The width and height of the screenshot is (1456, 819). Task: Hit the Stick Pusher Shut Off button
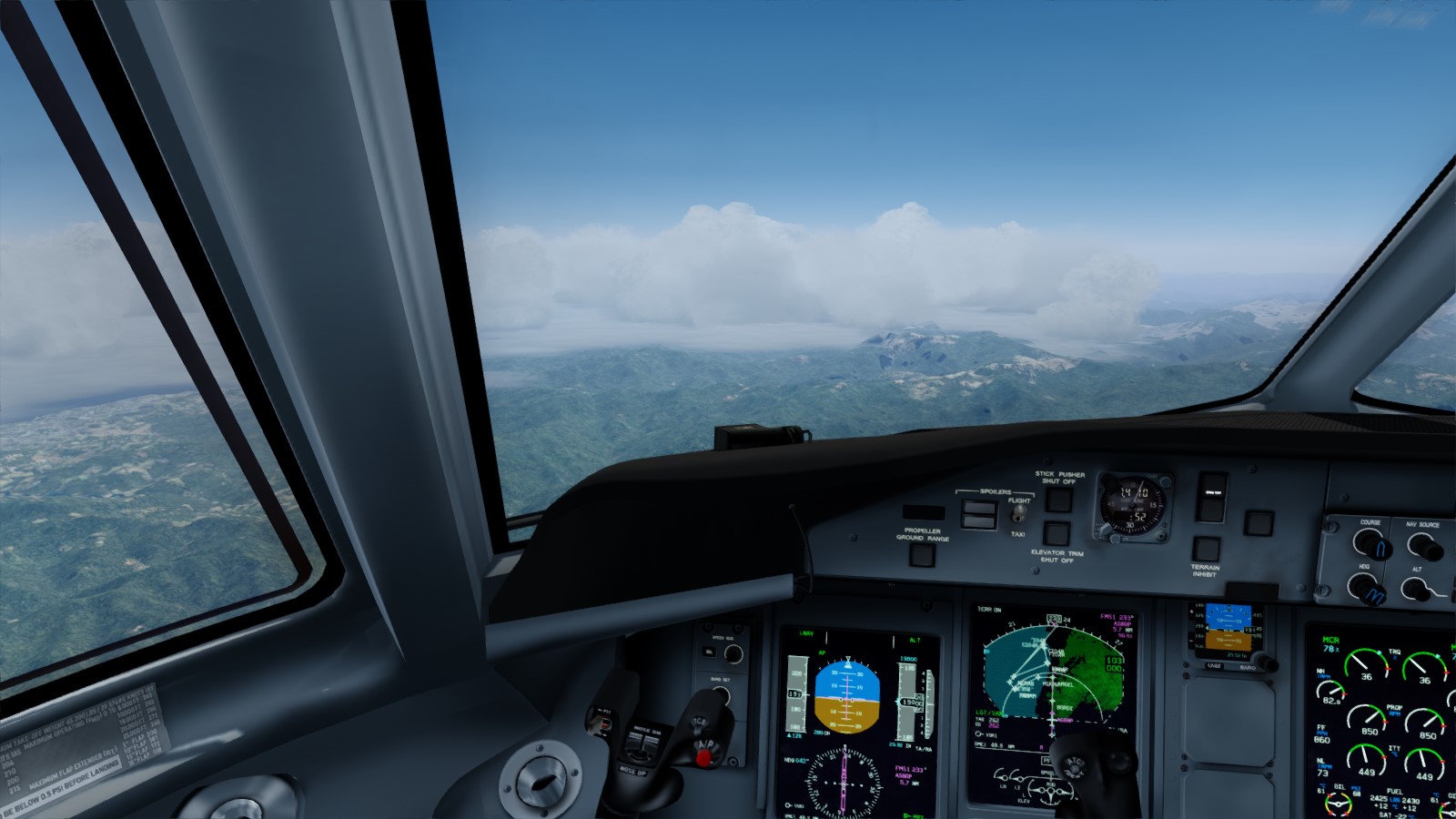point(1058,499)
